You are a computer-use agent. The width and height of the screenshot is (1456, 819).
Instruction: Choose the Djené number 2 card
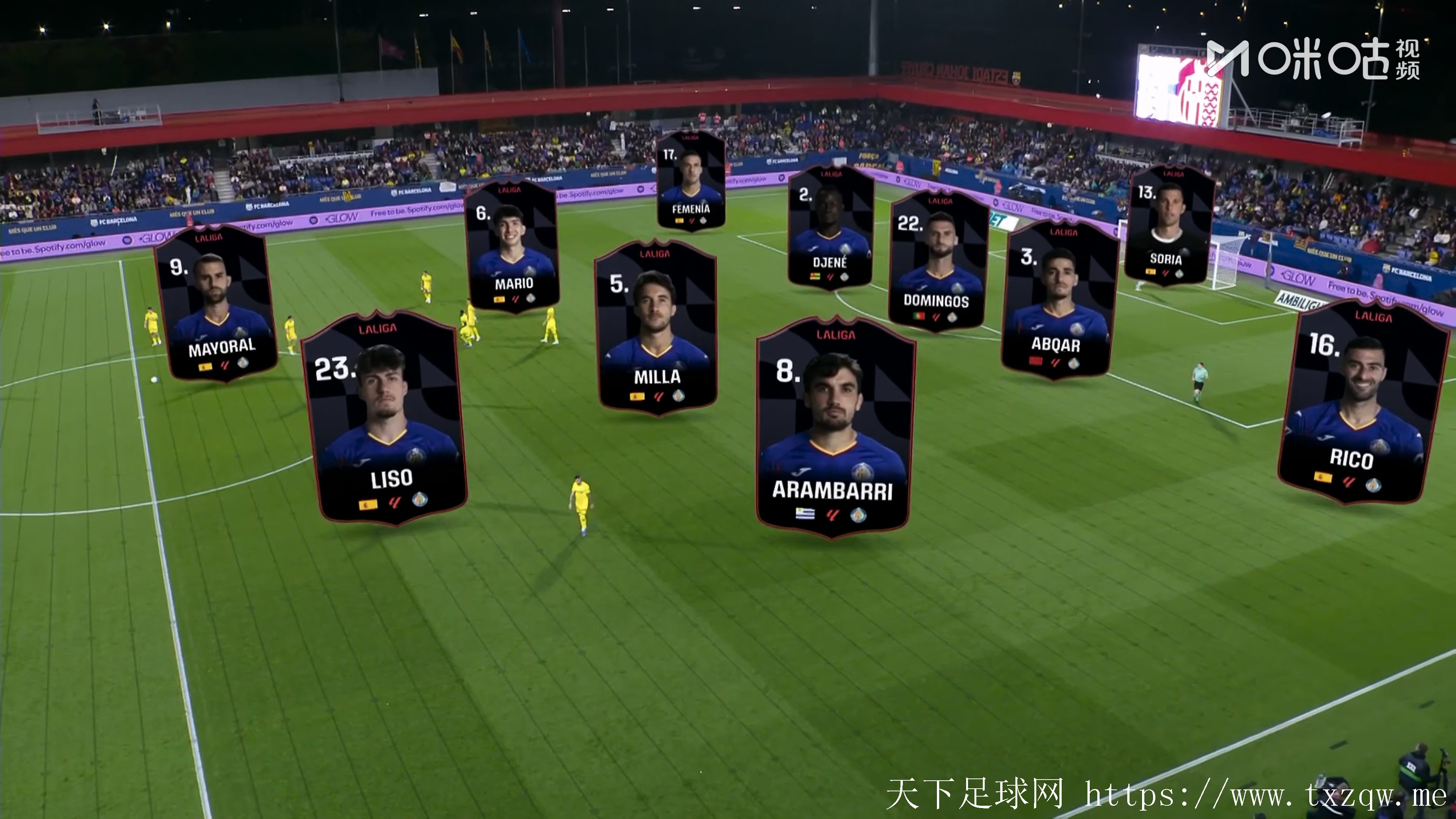(x=830, y=228)
